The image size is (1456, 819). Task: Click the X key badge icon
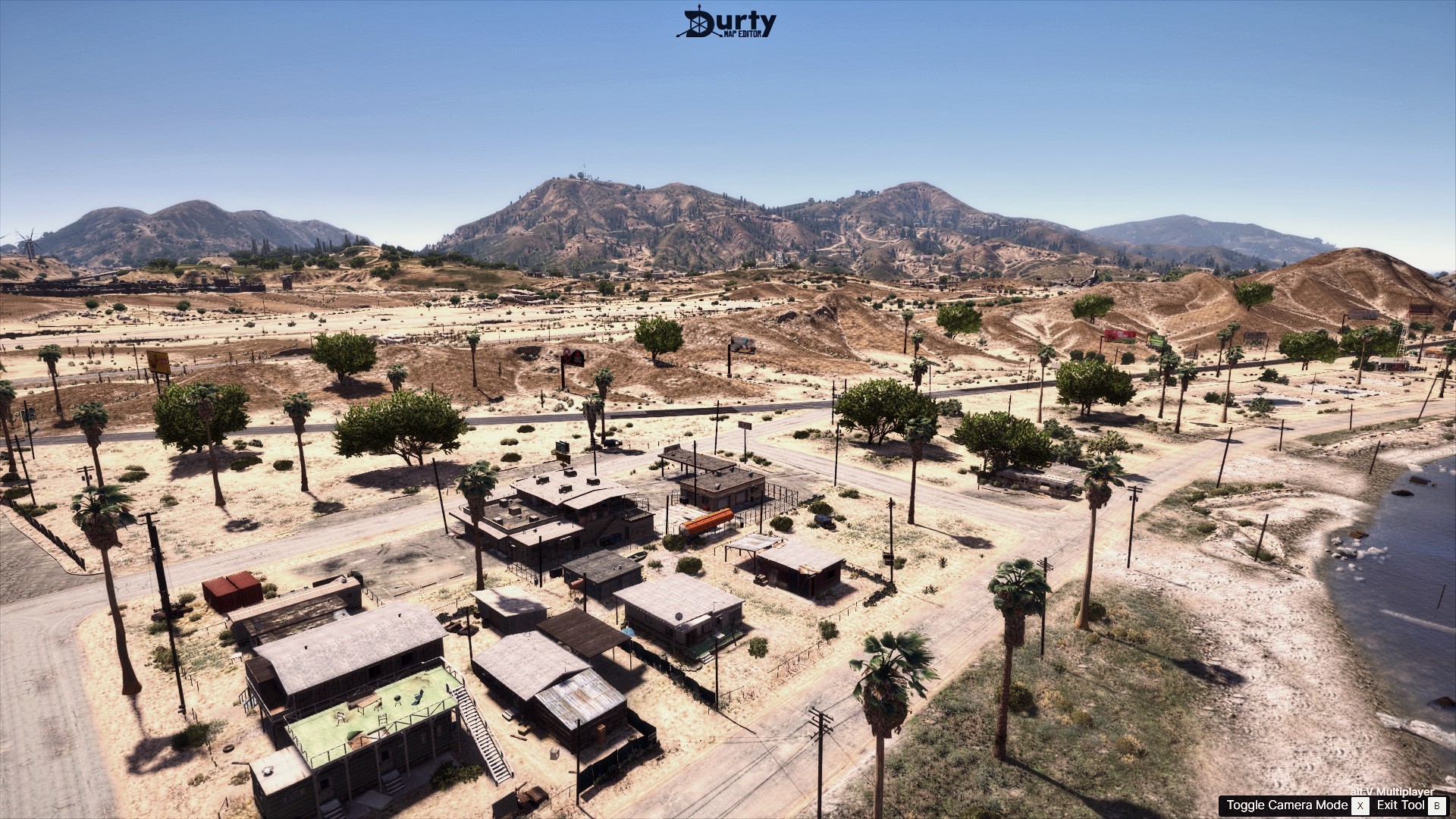tap(1360, 805)
